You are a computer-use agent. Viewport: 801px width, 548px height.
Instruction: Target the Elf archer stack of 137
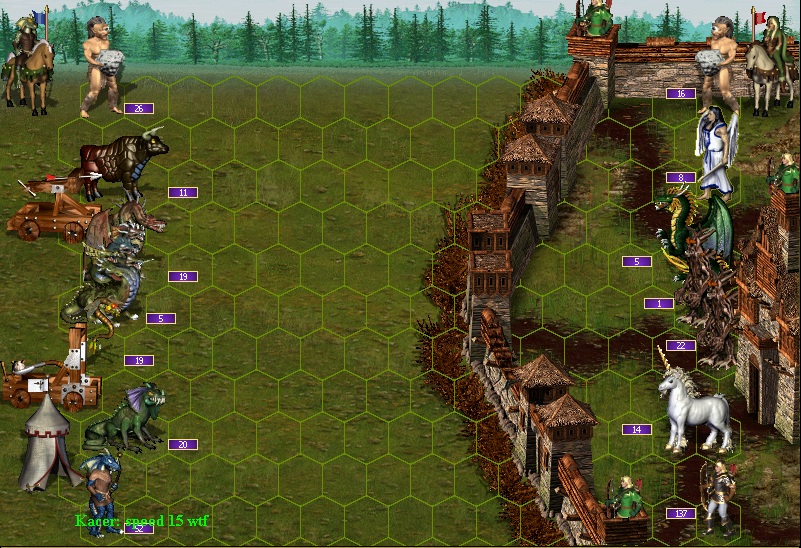[716, 497]
